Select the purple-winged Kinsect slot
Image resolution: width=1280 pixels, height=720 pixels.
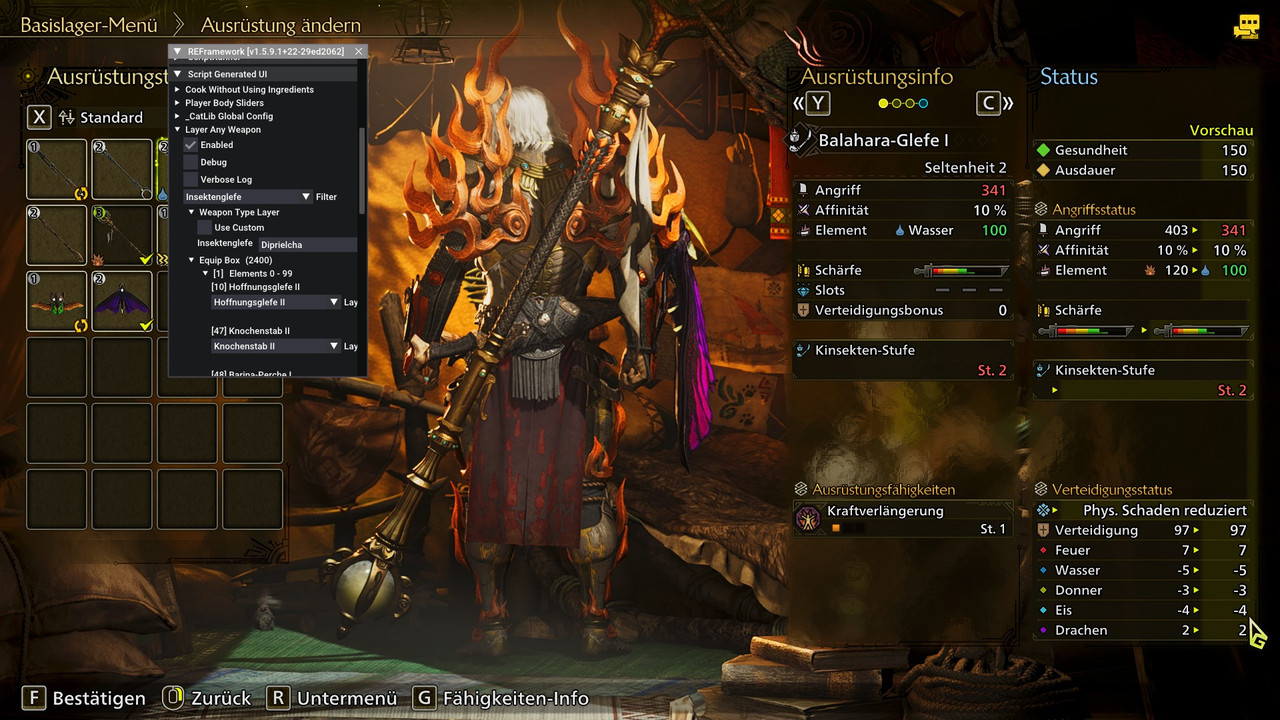122,300
